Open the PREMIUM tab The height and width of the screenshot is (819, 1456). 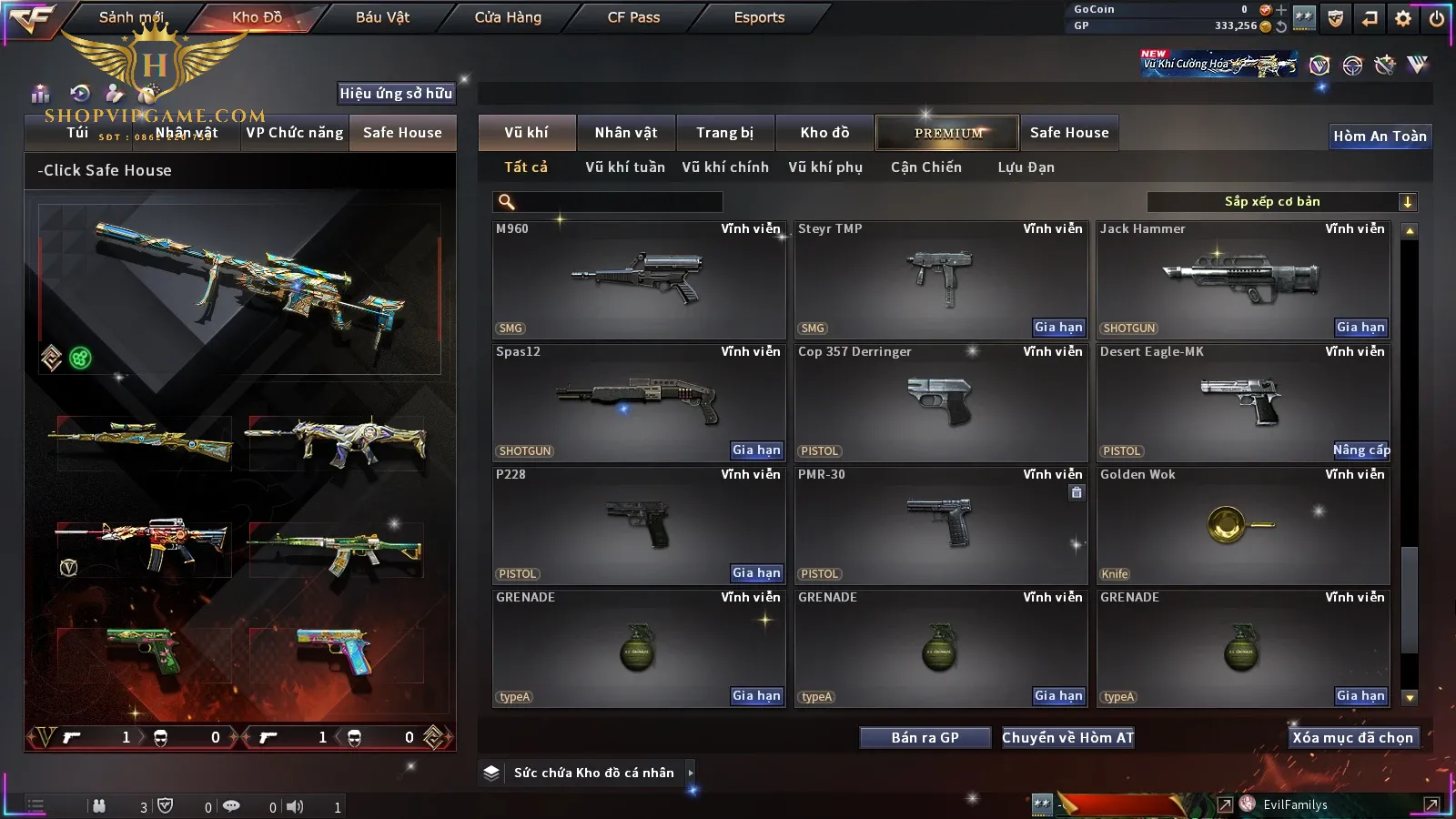948,133
